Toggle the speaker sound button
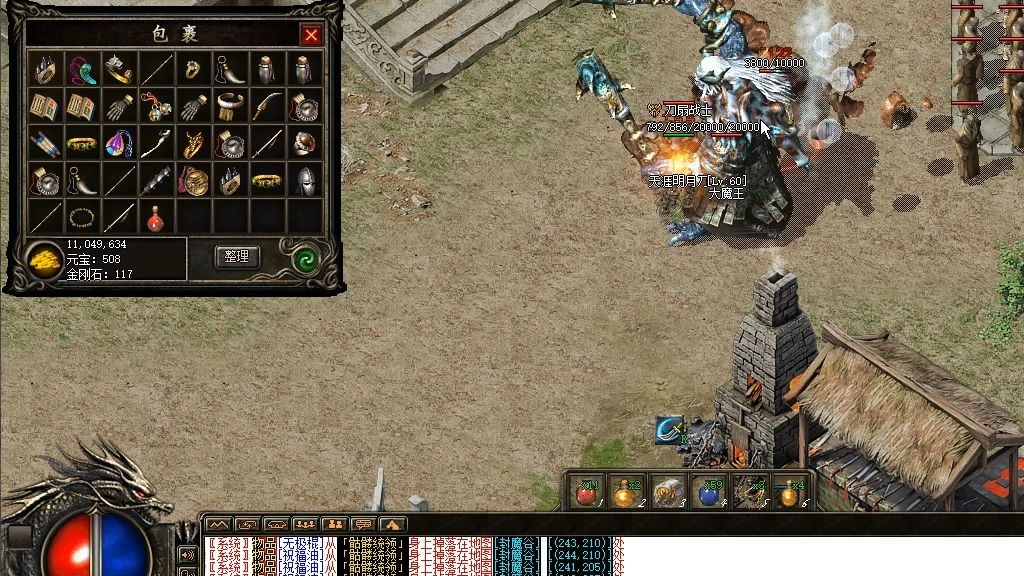1024x576 pixels. [x=186, y=554]
